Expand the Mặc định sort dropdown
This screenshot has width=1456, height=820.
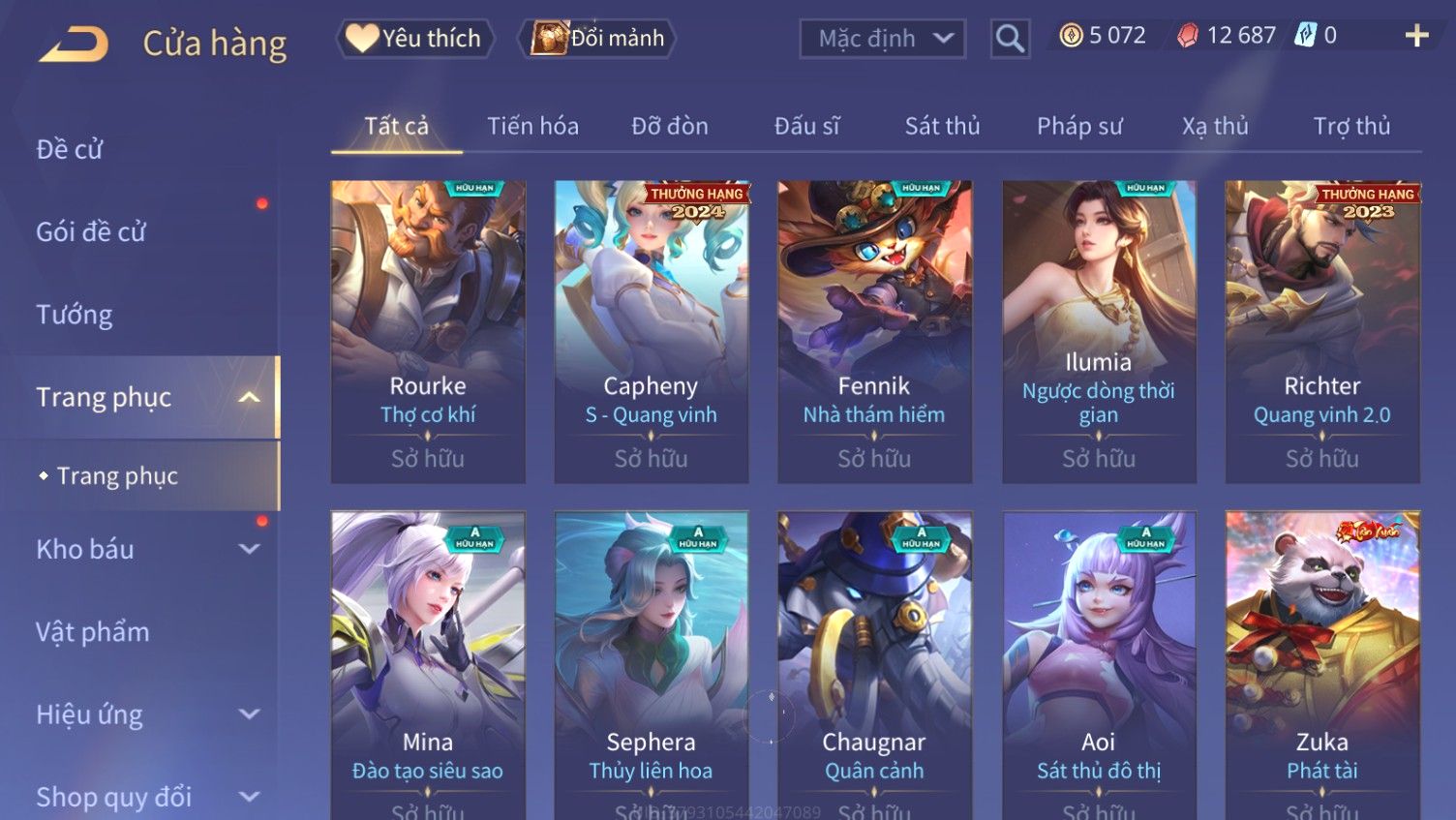tap(882, 39)
